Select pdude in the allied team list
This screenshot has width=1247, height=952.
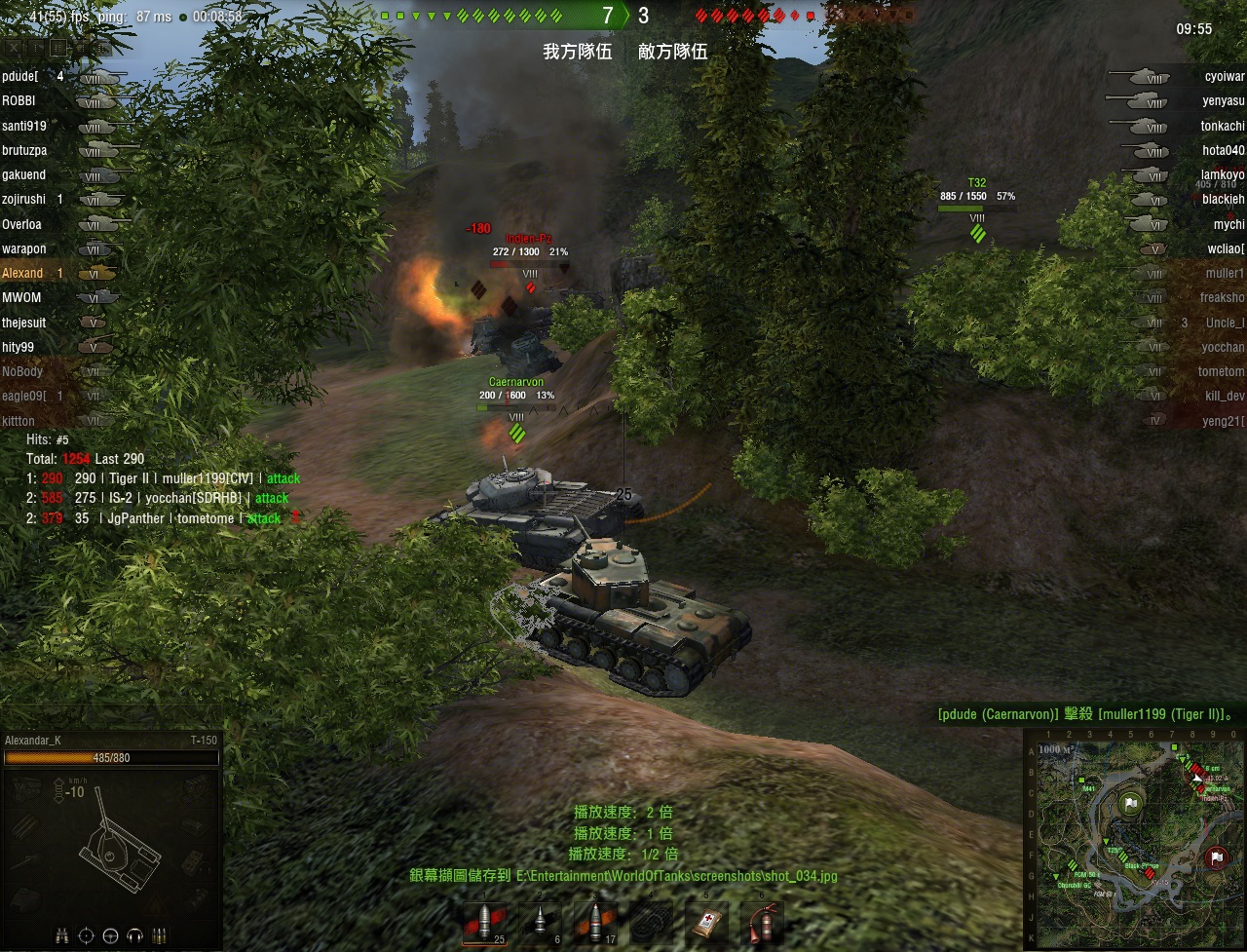(x=21, y=77)
